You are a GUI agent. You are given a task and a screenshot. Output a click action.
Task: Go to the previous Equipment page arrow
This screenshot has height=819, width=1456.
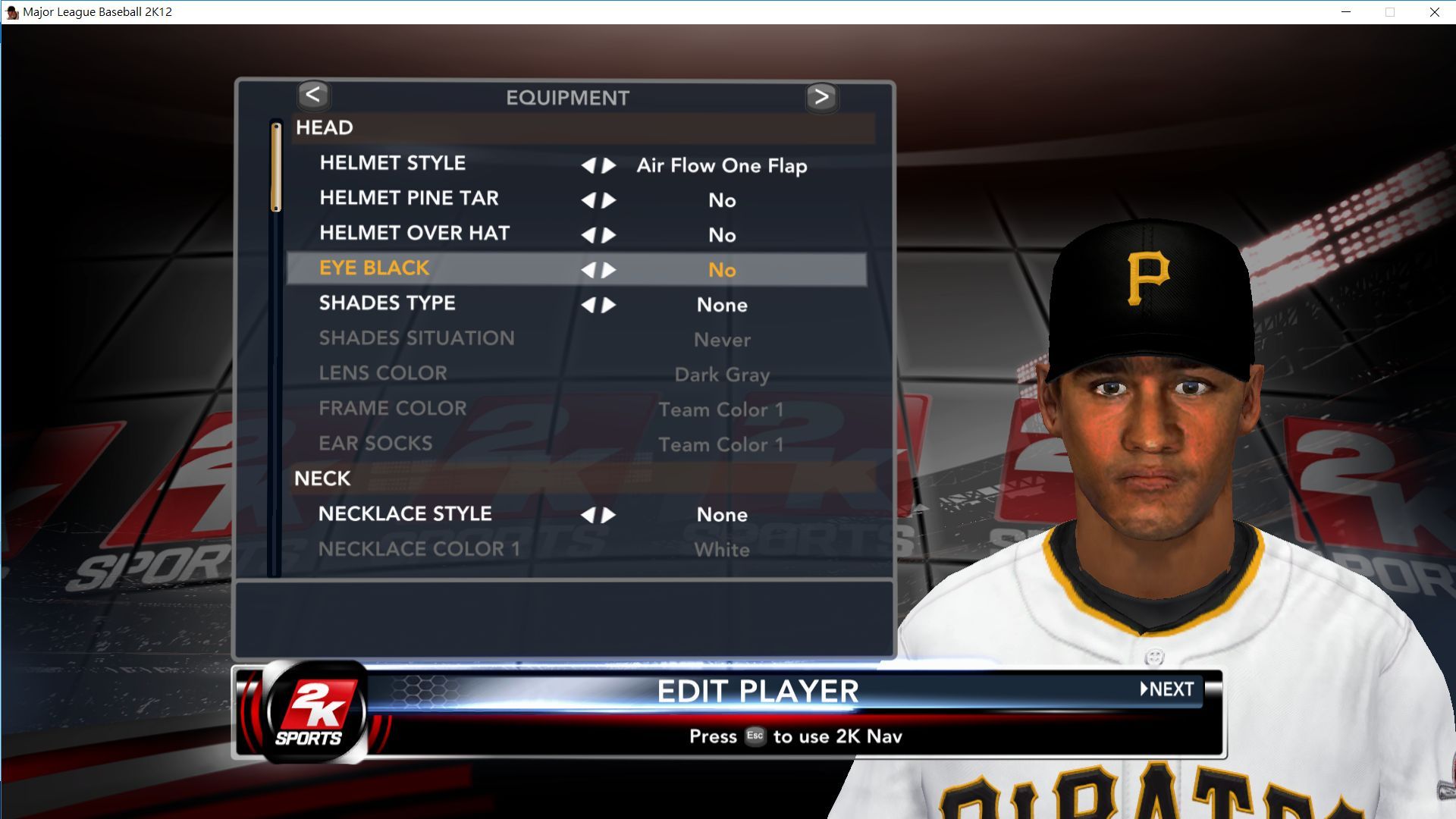pos(313,96)
